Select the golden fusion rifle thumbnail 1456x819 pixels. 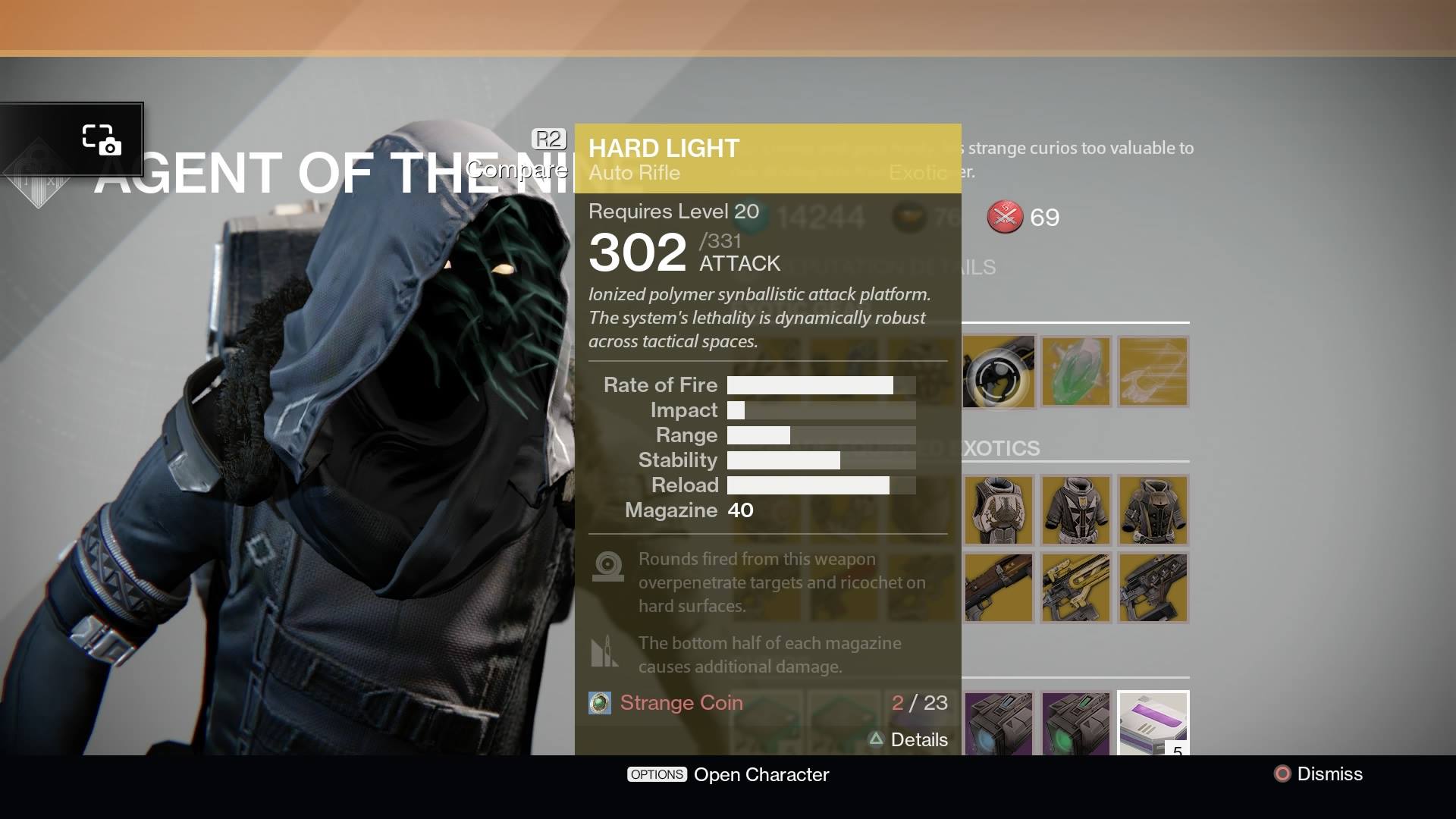point(1075,587)
